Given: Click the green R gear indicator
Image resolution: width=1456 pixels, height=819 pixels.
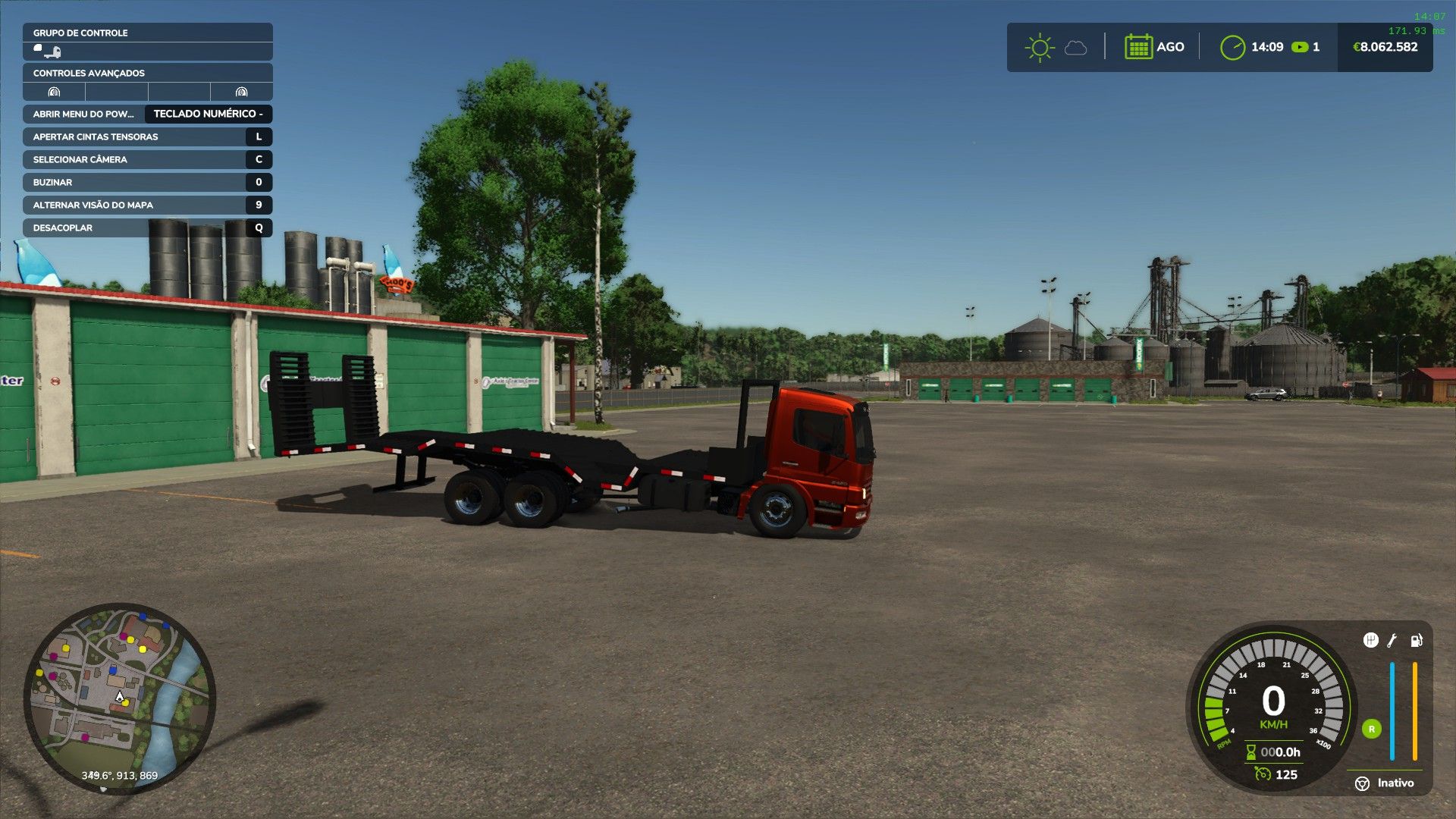Looking at the screenshot, I should (1371, 729).
